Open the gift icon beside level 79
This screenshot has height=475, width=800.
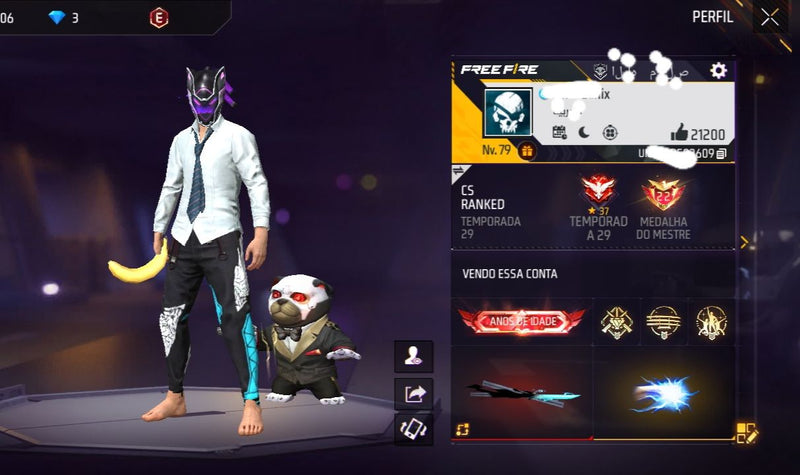(x=526, y=151)
